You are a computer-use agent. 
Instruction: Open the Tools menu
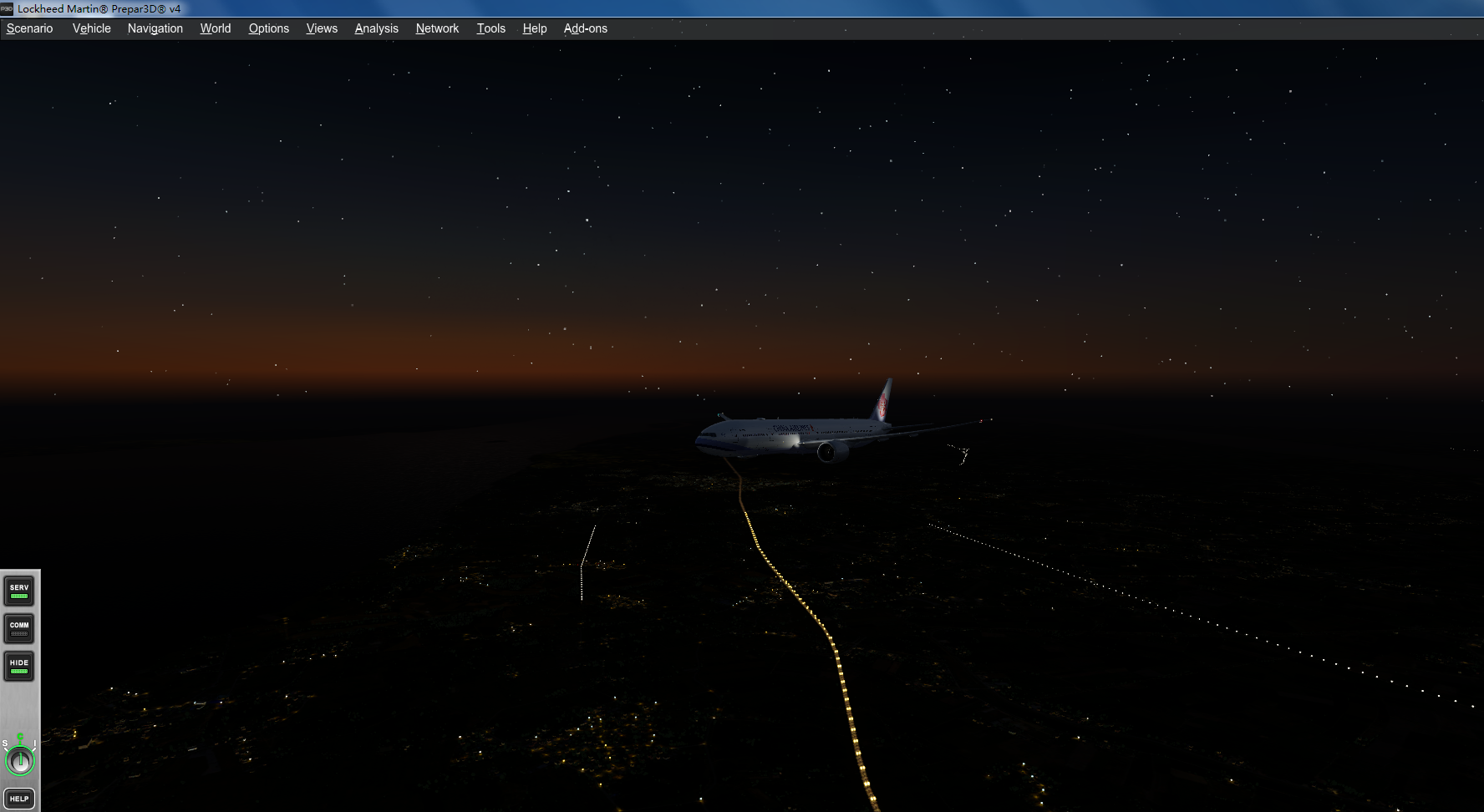(x=490, y=28)
